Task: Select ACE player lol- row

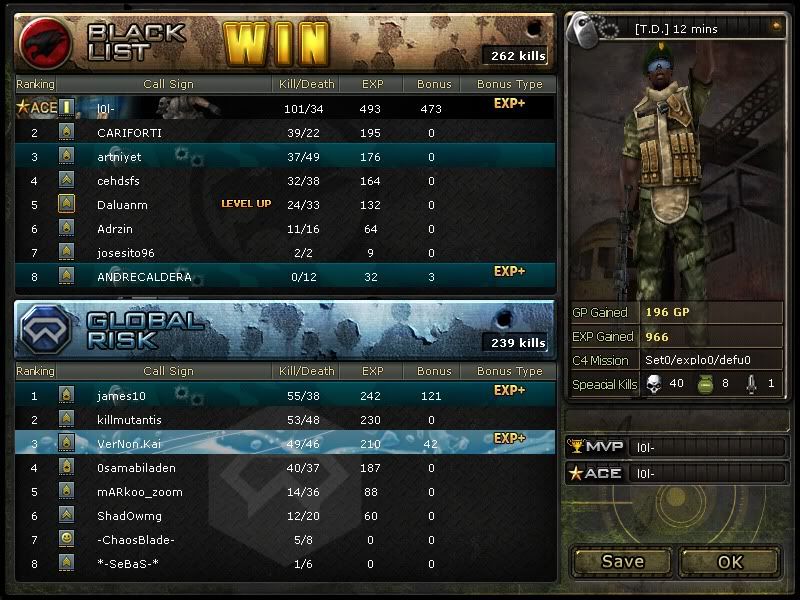Action: point(285,107)
